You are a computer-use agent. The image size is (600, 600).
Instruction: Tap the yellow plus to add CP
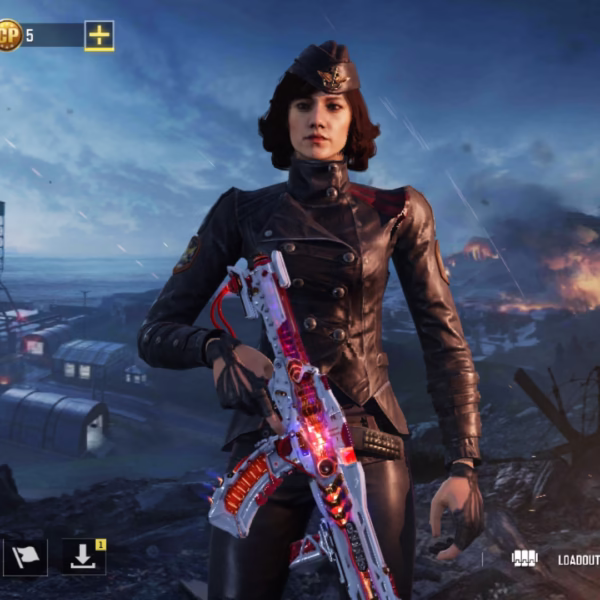pyautogui.click(x=99, y=36)
